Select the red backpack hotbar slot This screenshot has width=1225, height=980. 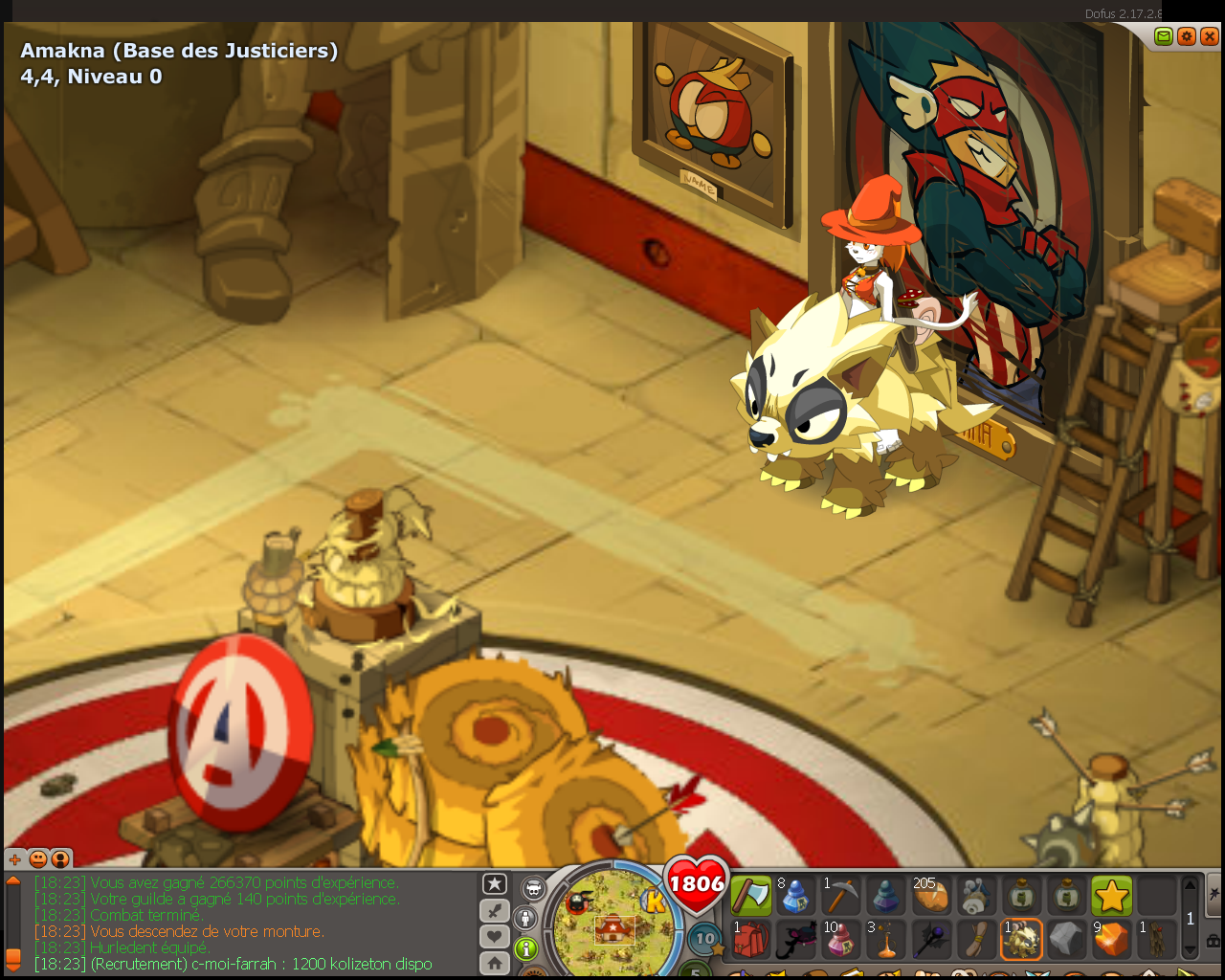tap(751, 940)
